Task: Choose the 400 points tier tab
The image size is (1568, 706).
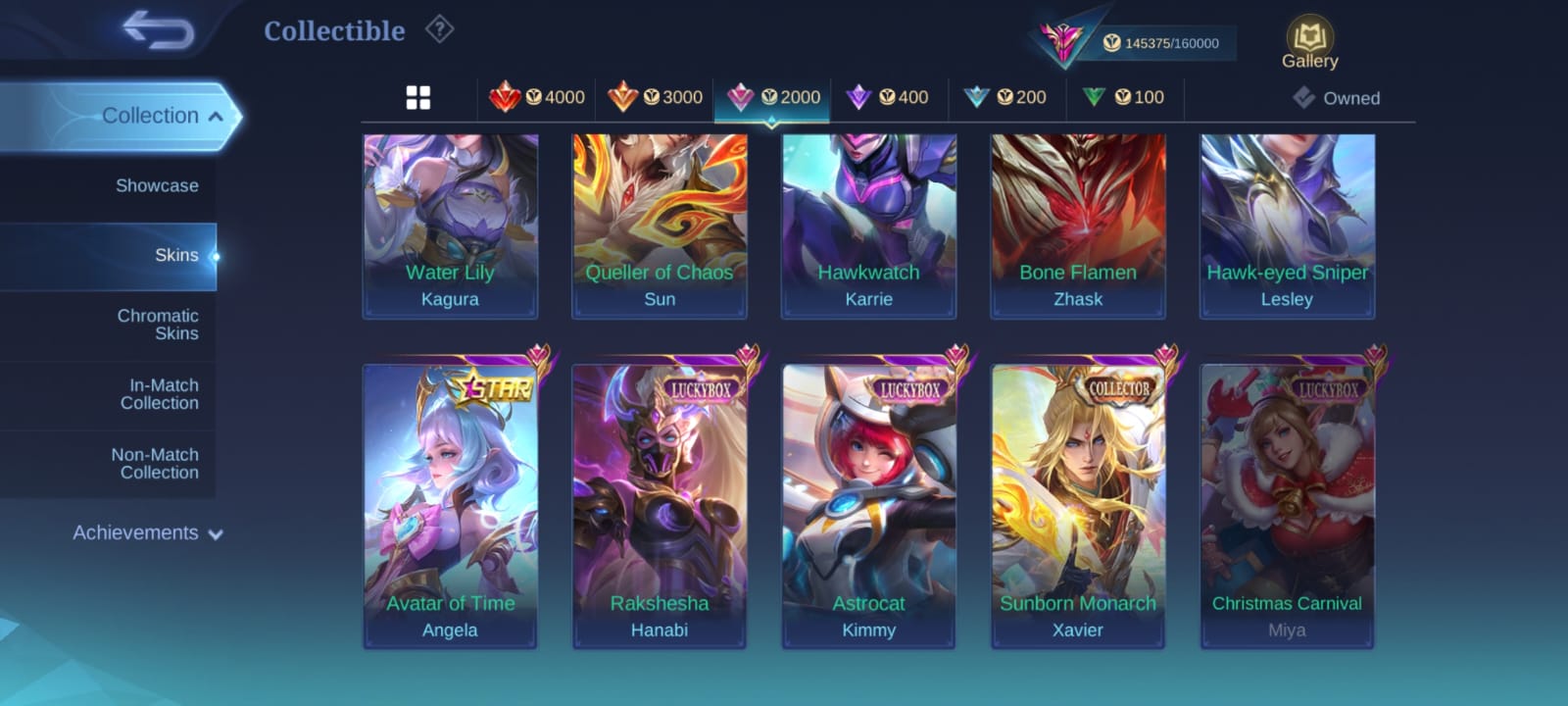Action: (x=888, y=97)
